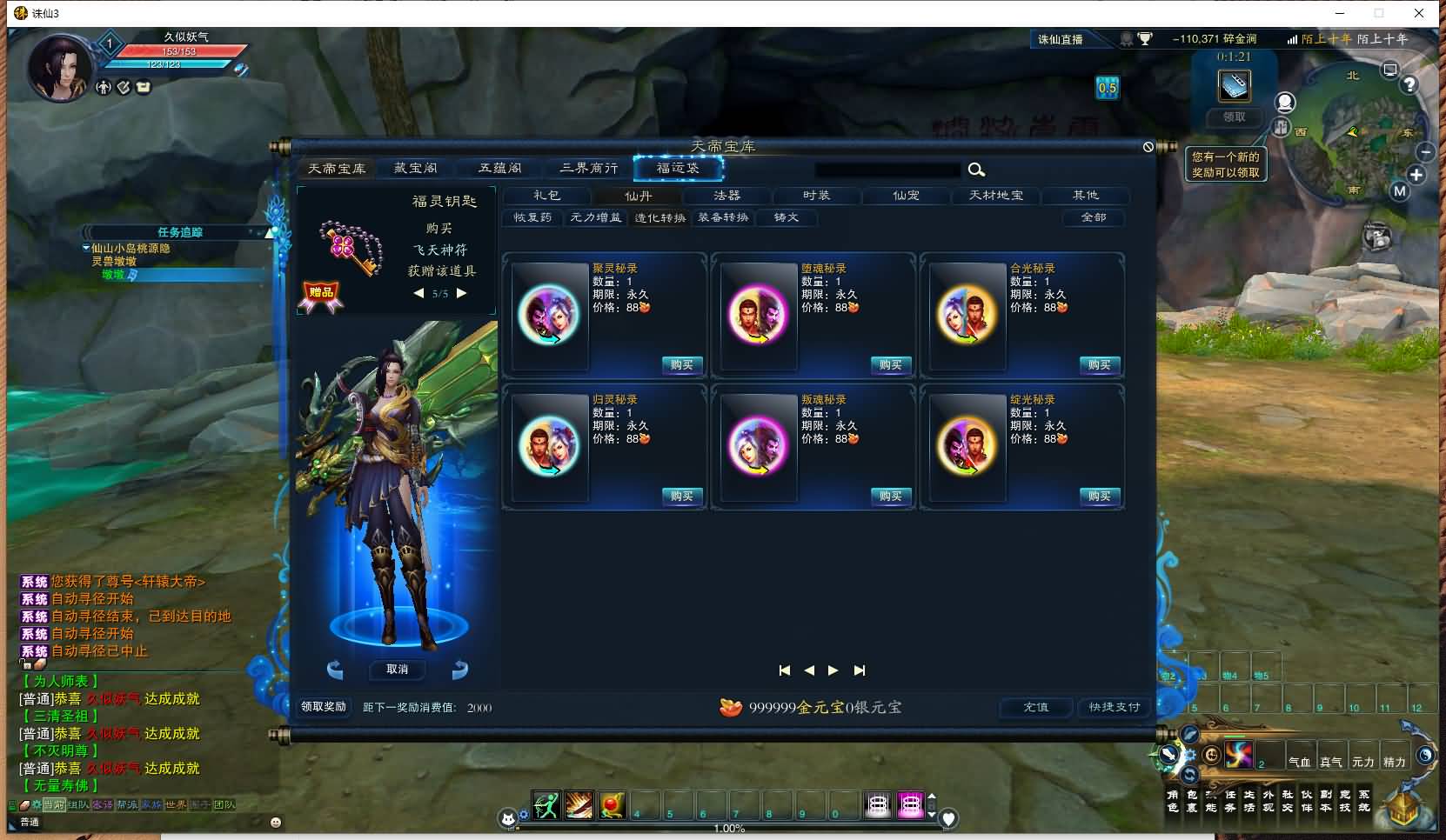Open 快捷支付 quick payment
Image resolution: width=1446 pixels, height=840 pixels.
1115,707
